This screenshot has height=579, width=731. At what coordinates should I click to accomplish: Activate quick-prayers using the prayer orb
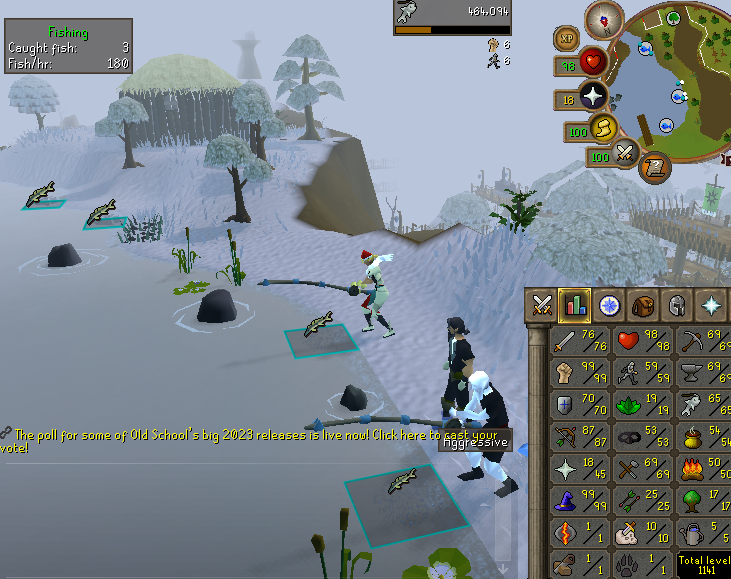click(x=594, y=95)
